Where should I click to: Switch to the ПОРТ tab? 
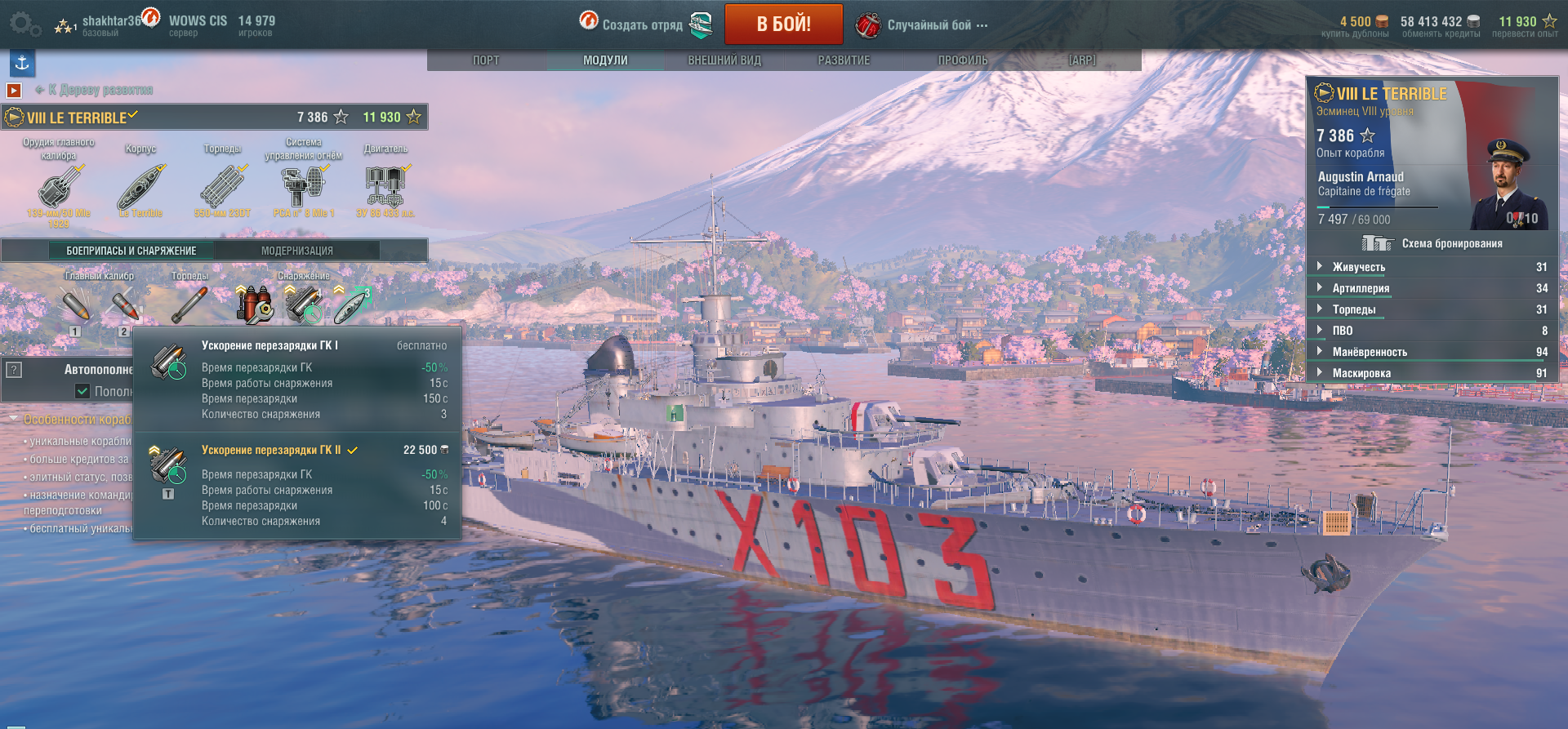click(x=486, y=60)
